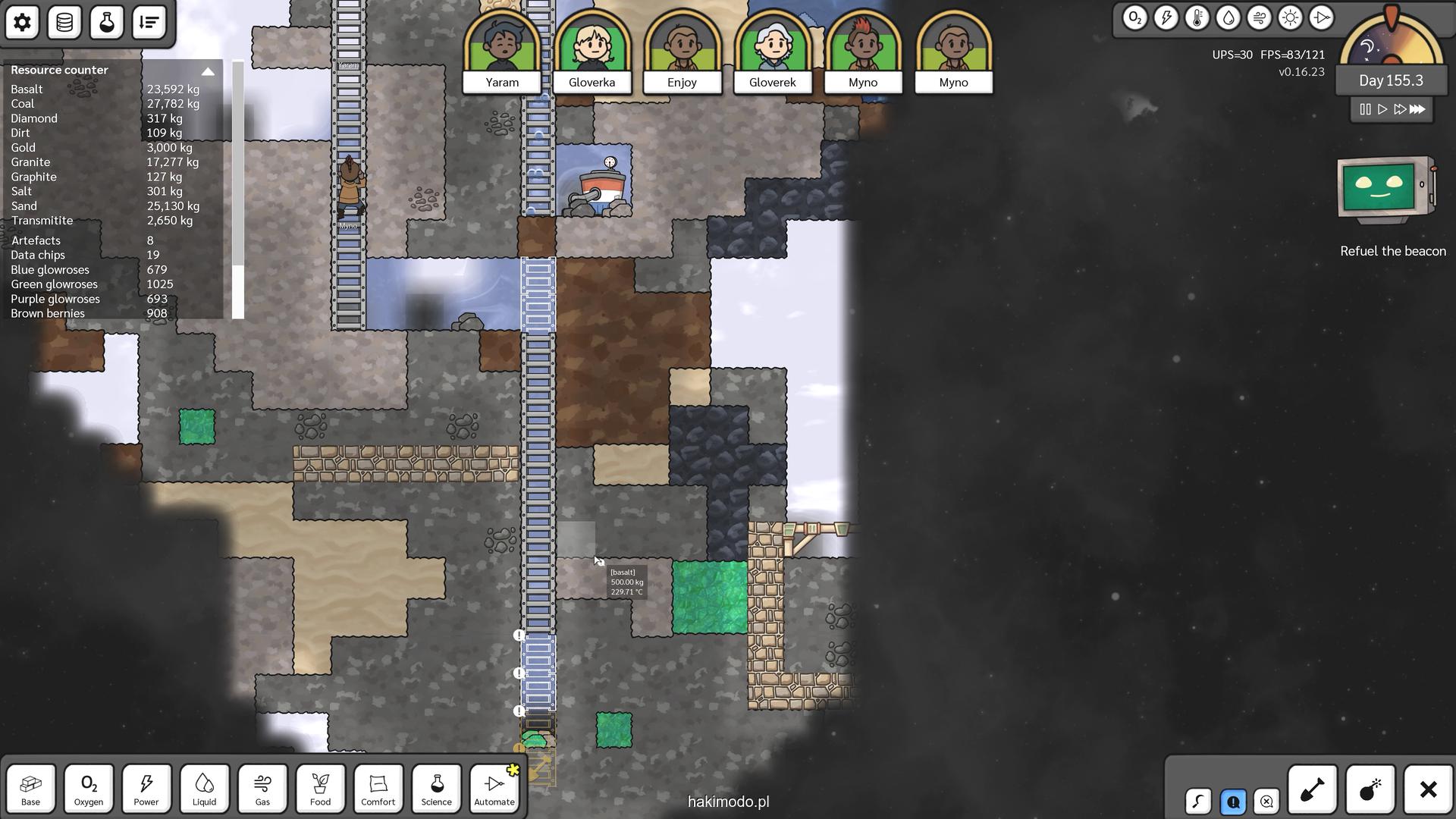Open the Power build category
1456x819 pixels.
click(x=146, y=789)
